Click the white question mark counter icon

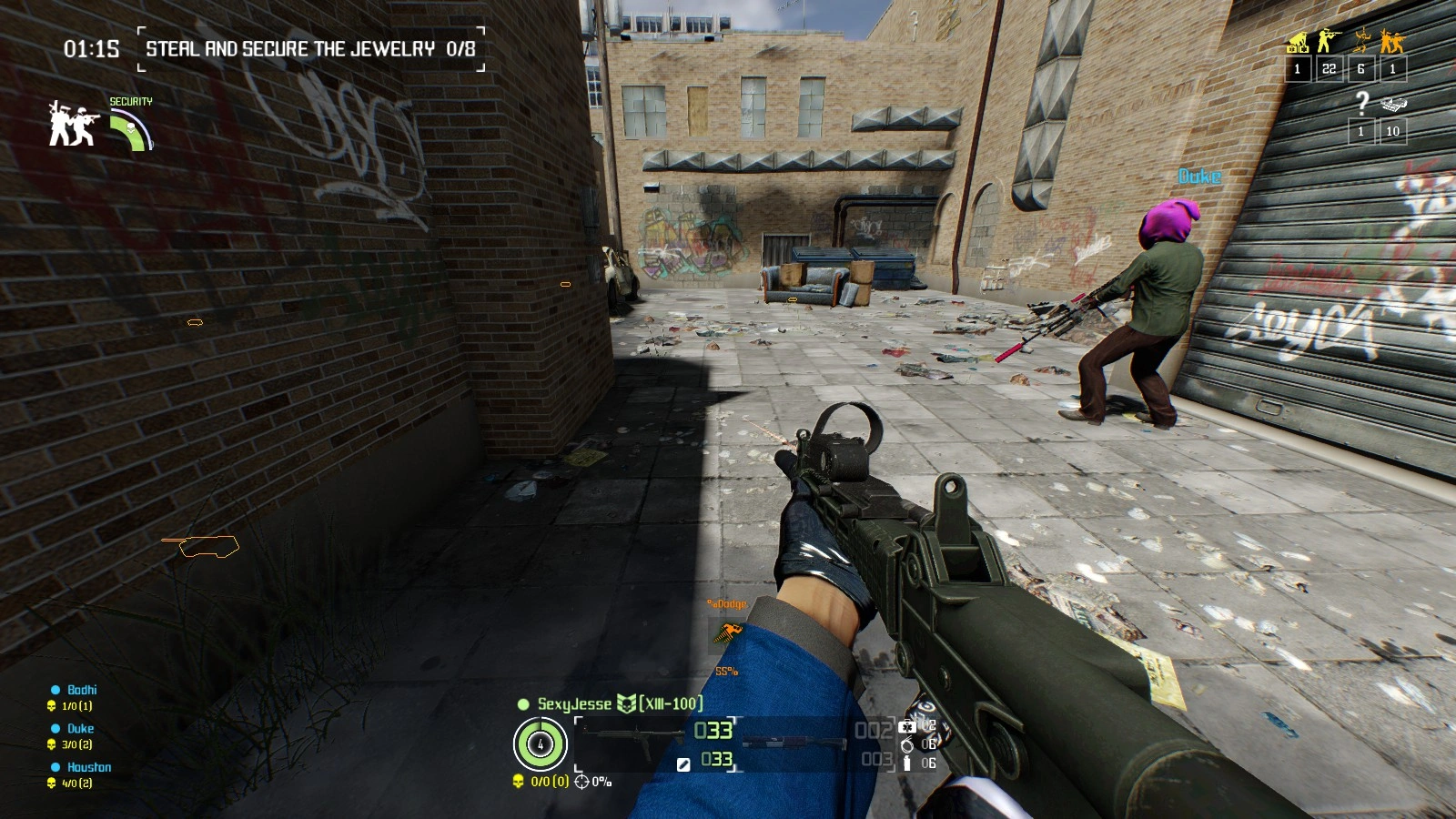[x=1361, y=104]
